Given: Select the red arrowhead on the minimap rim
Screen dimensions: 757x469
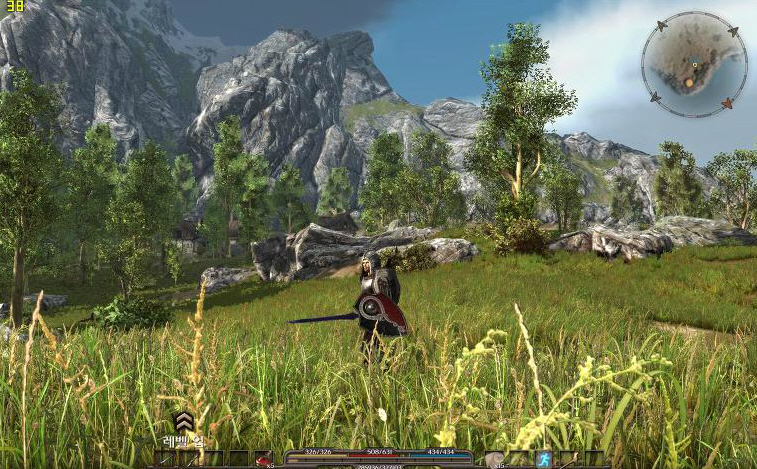Looking at the screenshot, I should click(x=727, y=103).
